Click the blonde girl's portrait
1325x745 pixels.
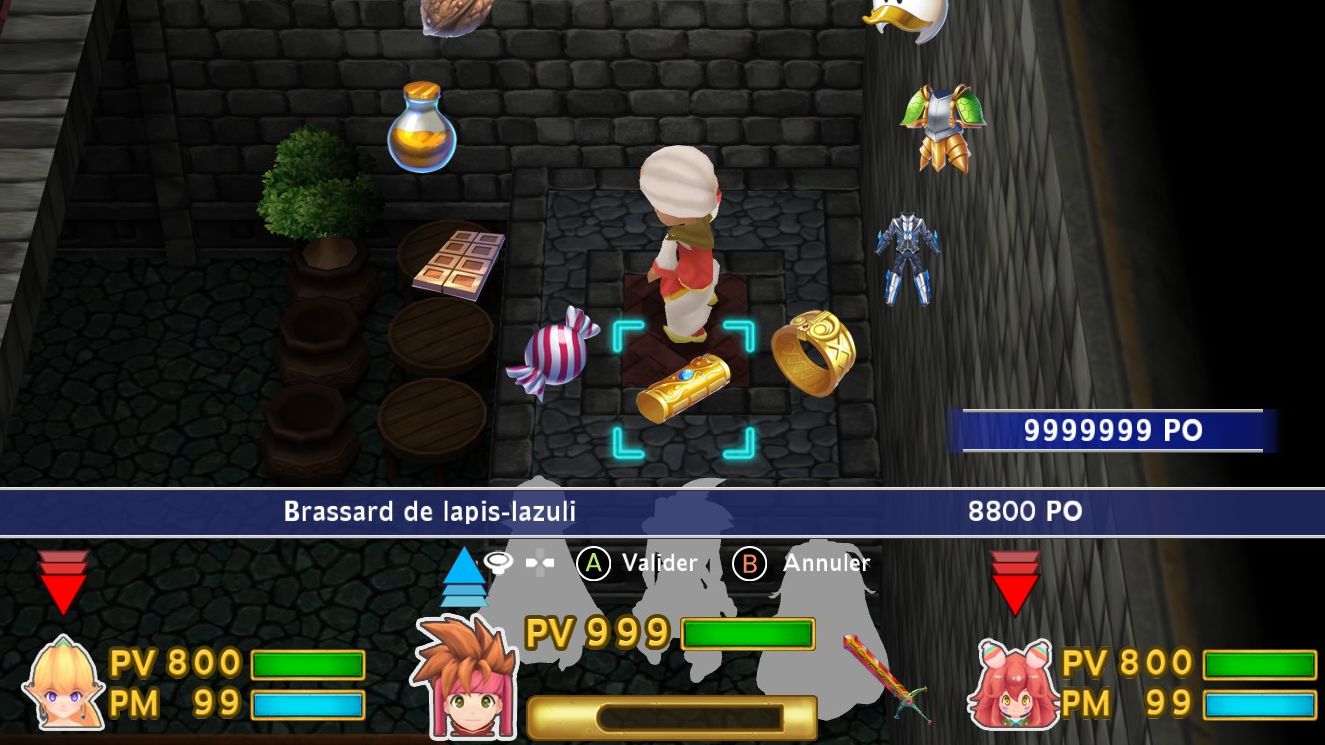[x=64, y=684]
